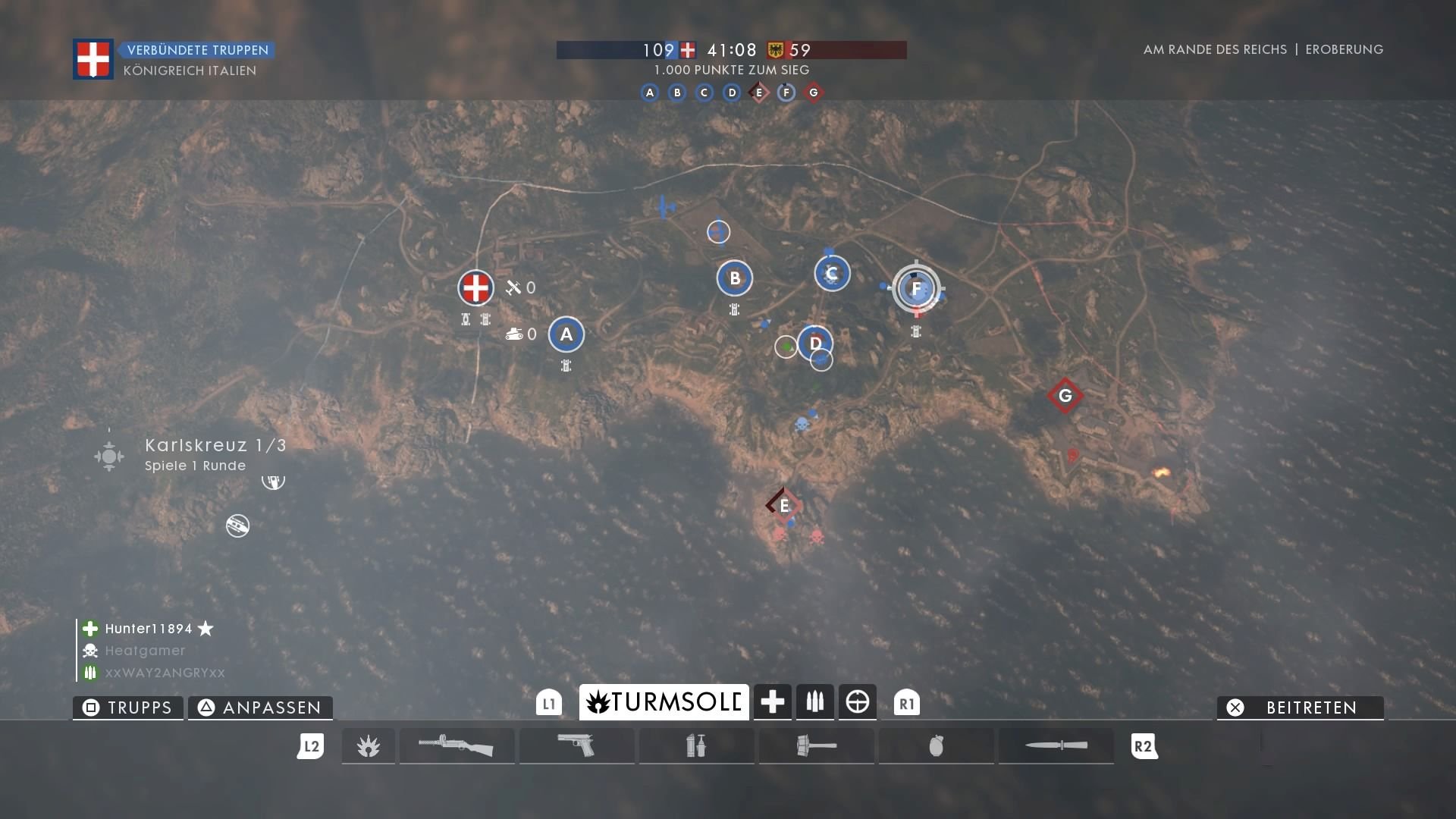Open the TRUPPS squad menu
This screenshot has height=819, width=1456.
(127, 708)
